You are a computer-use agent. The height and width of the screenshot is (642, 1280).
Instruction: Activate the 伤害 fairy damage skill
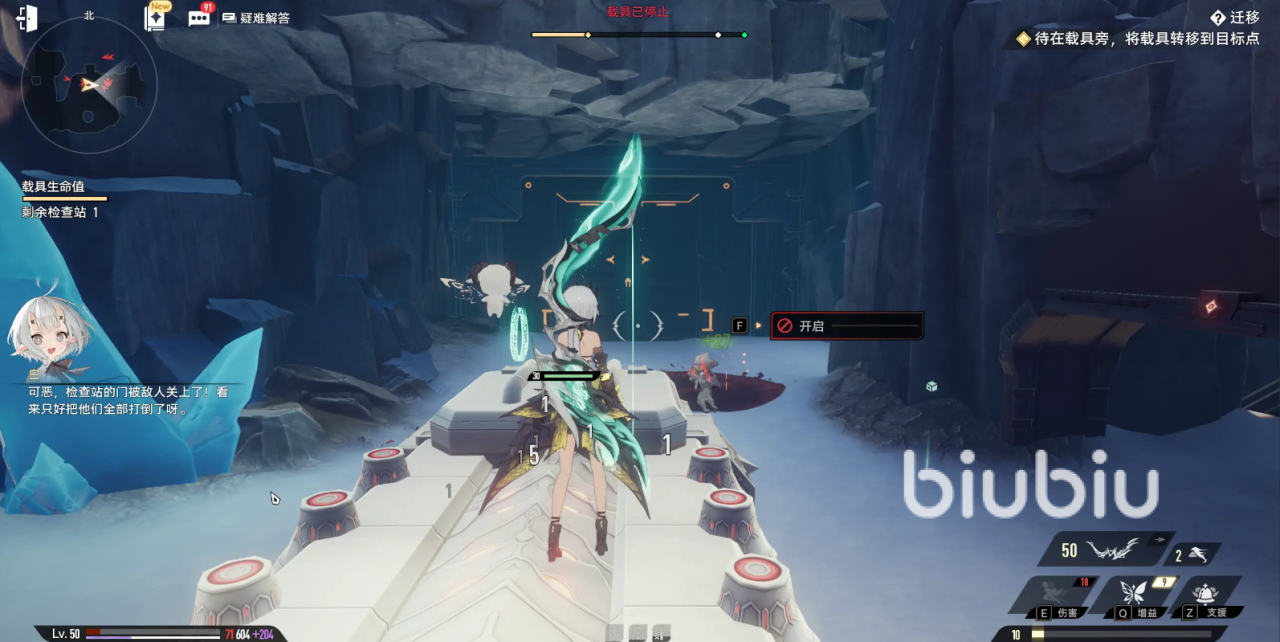[1052, 595]
